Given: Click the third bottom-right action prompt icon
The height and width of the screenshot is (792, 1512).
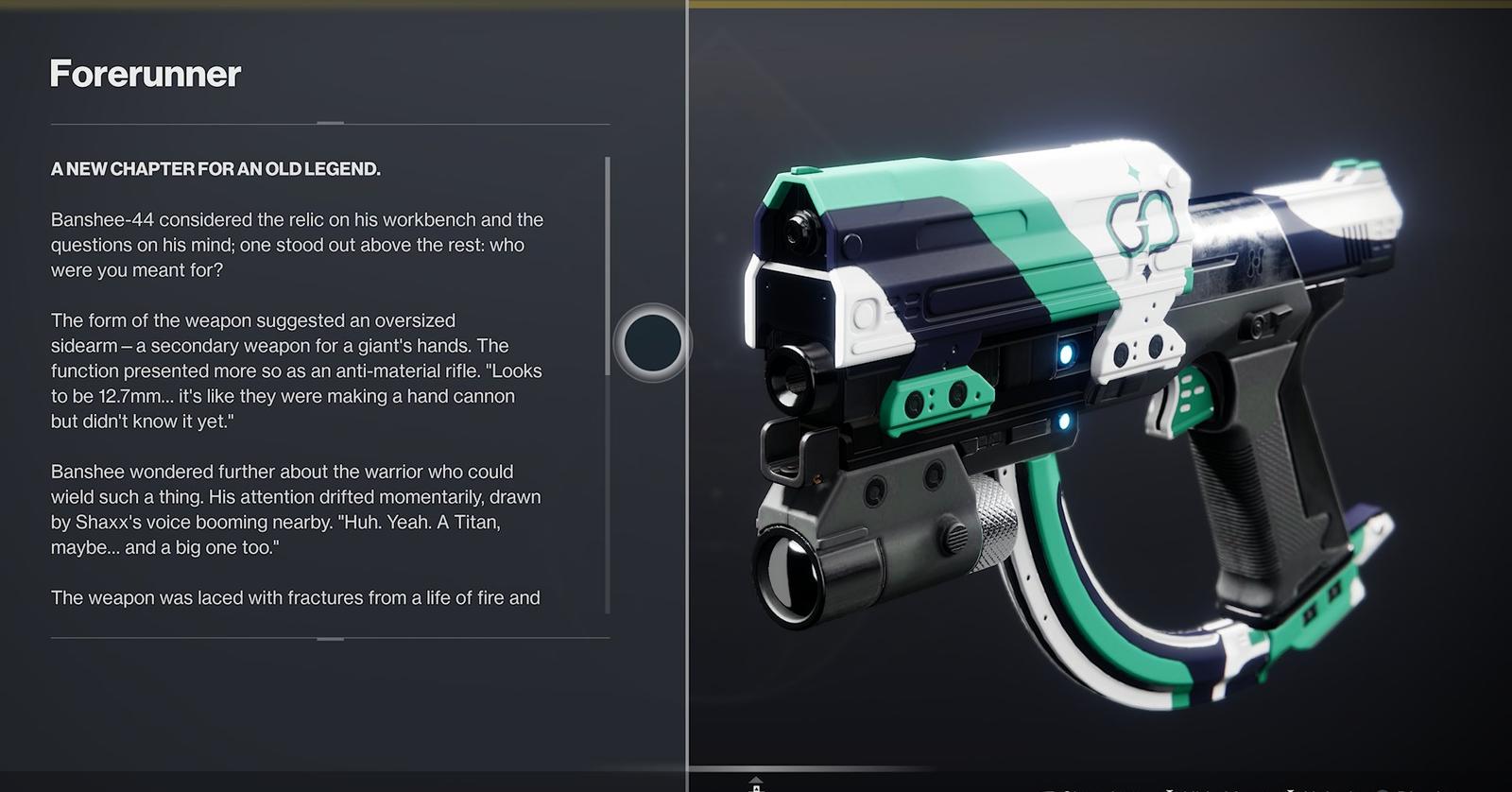Looking at the screenshot, I should [1291, 789].
